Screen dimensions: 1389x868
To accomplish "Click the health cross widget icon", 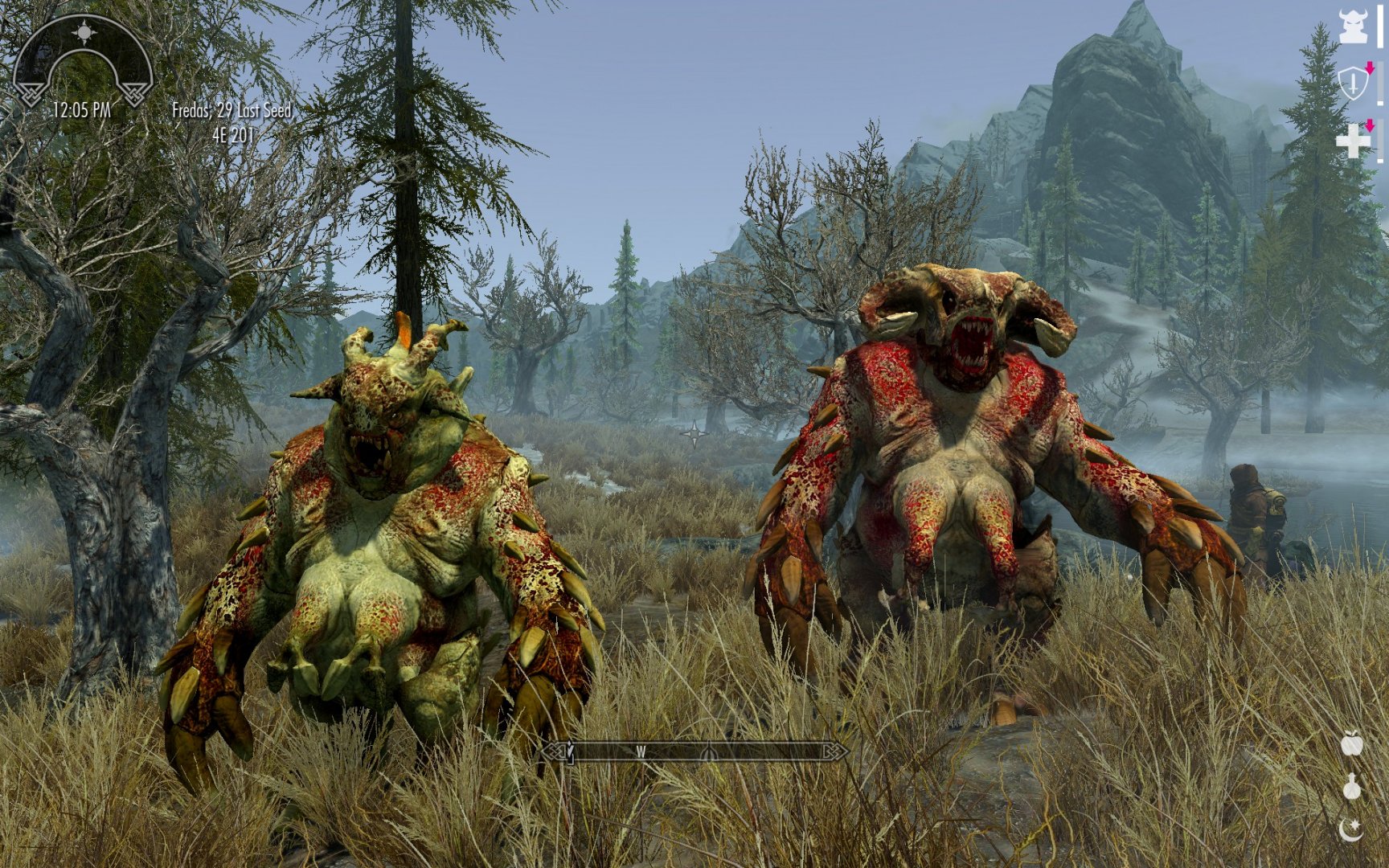I will pos(1354,141).
